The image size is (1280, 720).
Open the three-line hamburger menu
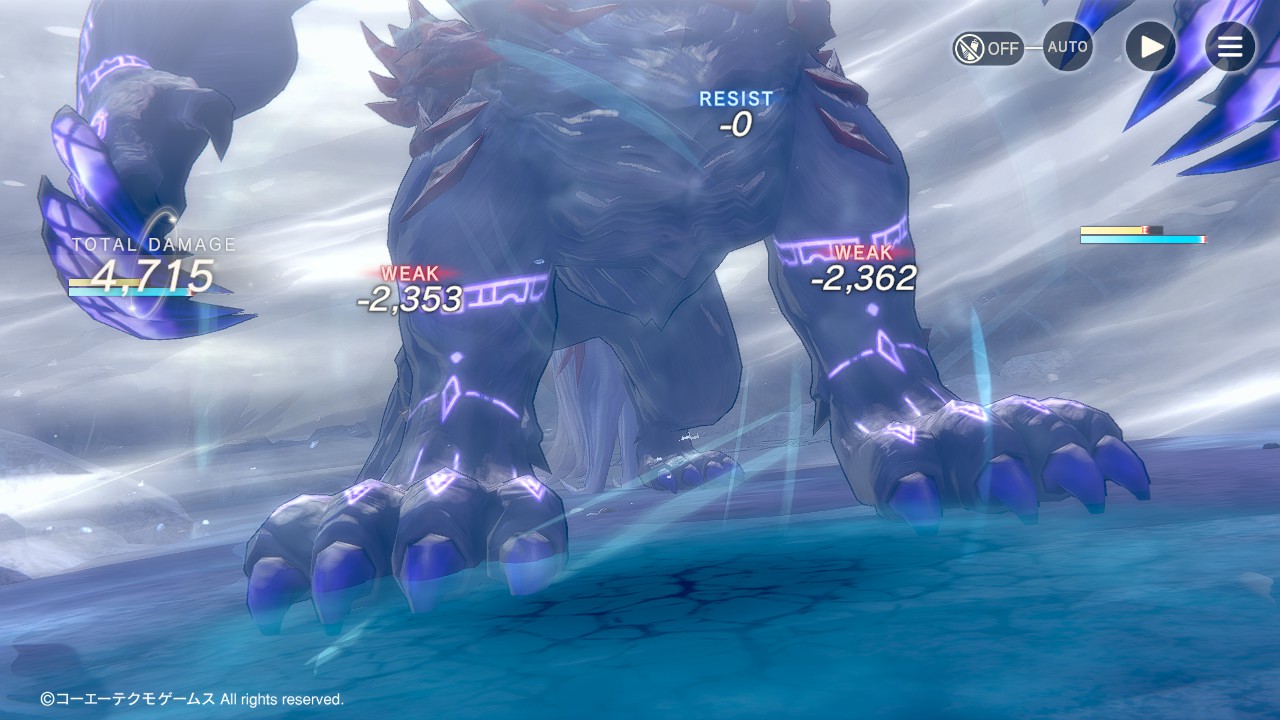(x=1229, y=47)
